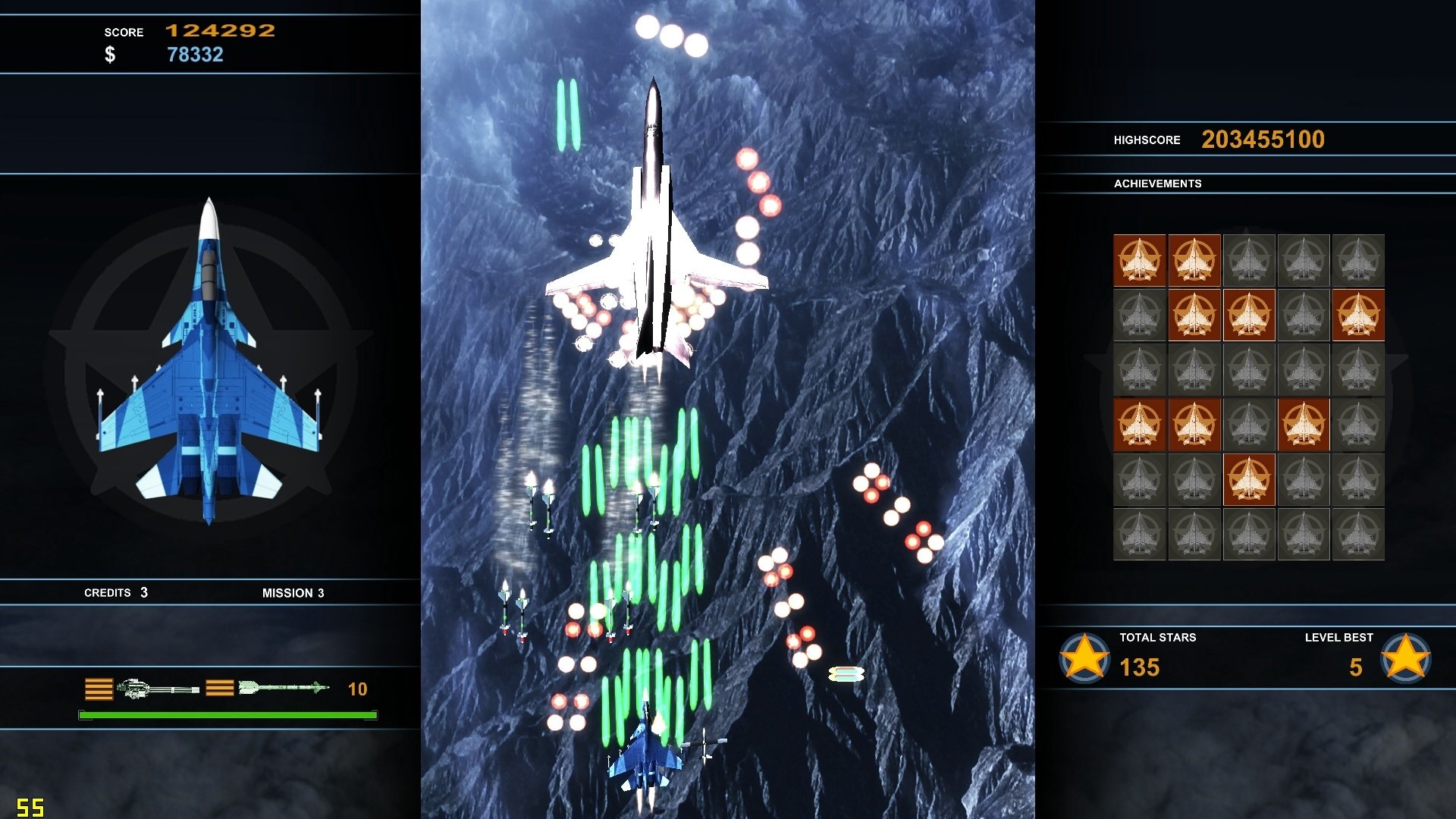The image size is (1456, 819).
Task: Click the green health bar
Action: click(226, 714)
